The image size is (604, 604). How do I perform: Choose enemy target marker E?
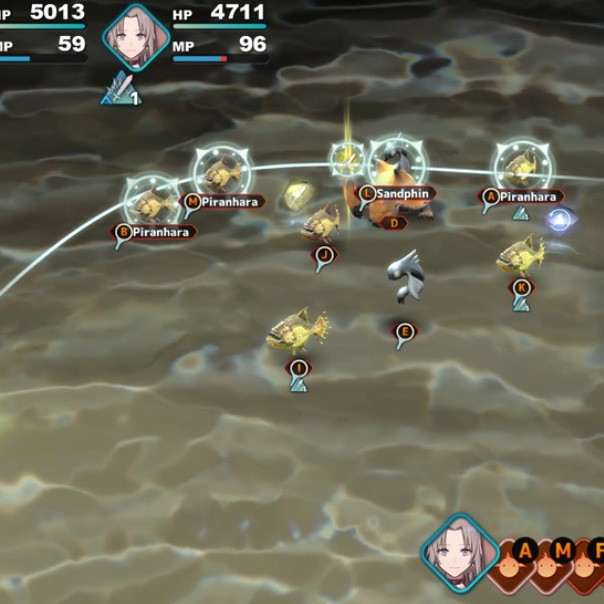pos(404,332)
